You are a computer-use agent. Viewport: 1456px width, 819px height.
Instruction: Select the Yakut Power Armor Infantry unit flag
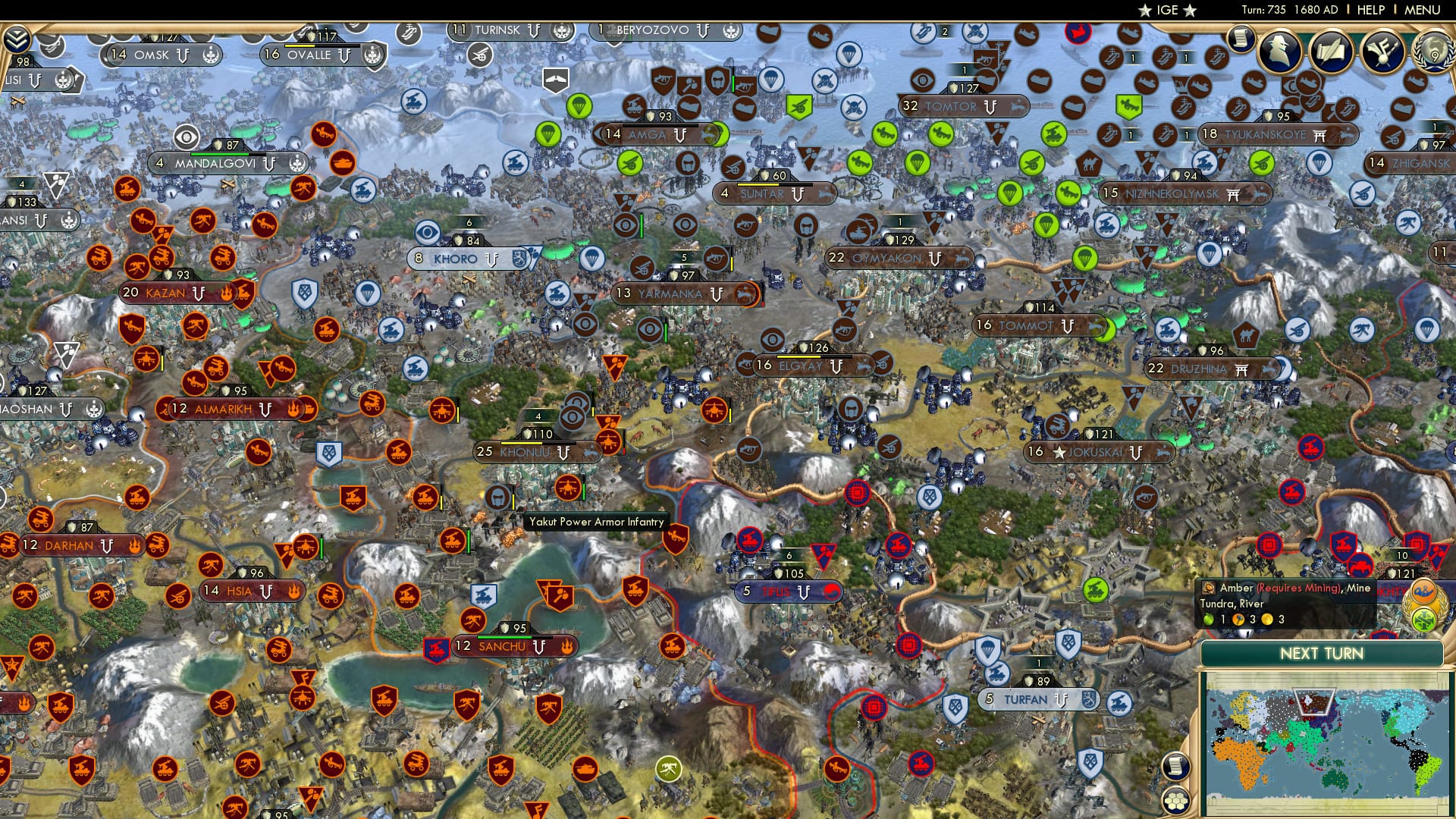click(x=499, y=497)
